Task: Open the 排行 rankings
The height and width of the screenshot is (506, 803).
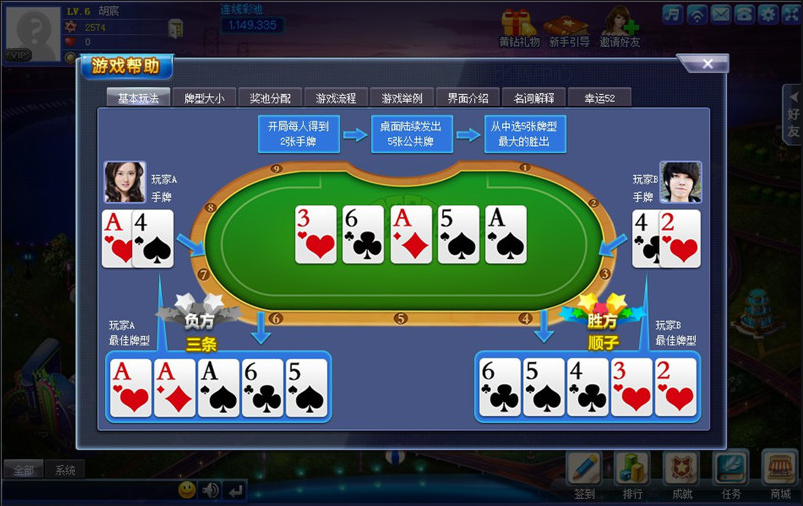Action: pyautogui.click(x=633, y=474)
